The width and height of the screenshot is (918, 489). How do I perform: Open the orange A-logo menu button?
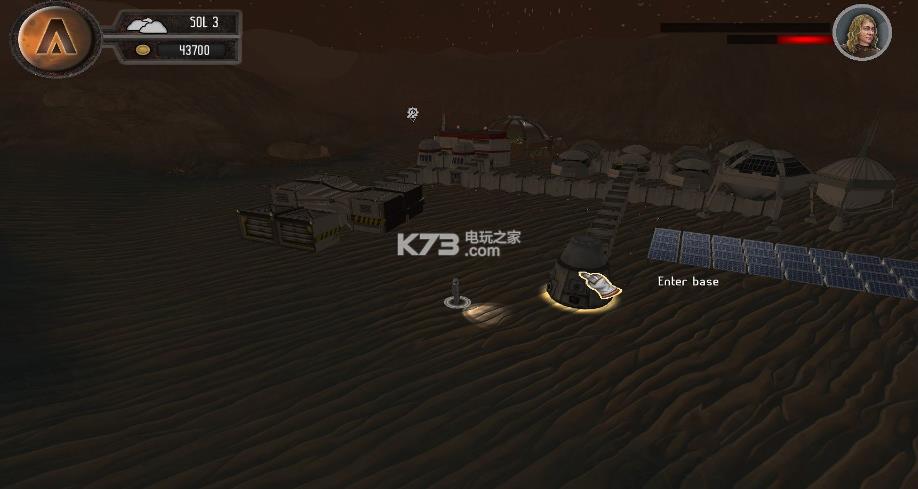click(55, 38)
